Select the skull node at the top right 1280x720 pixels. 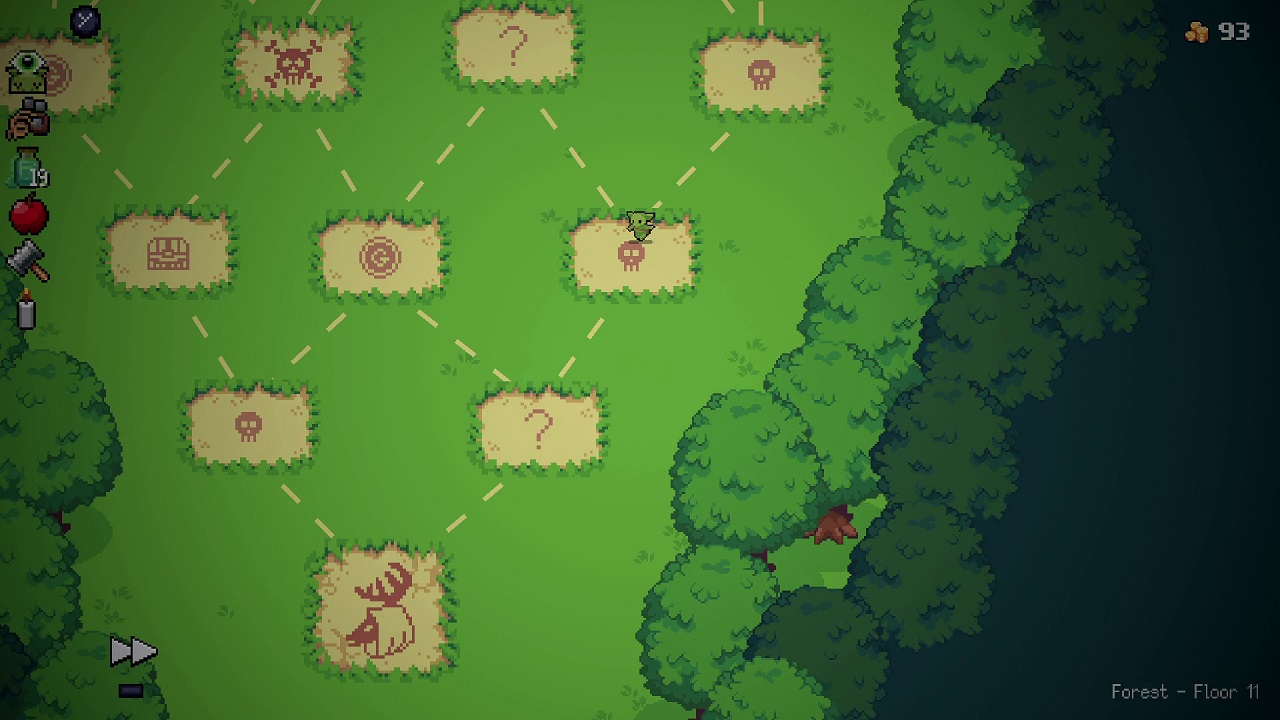coord(765,71)
